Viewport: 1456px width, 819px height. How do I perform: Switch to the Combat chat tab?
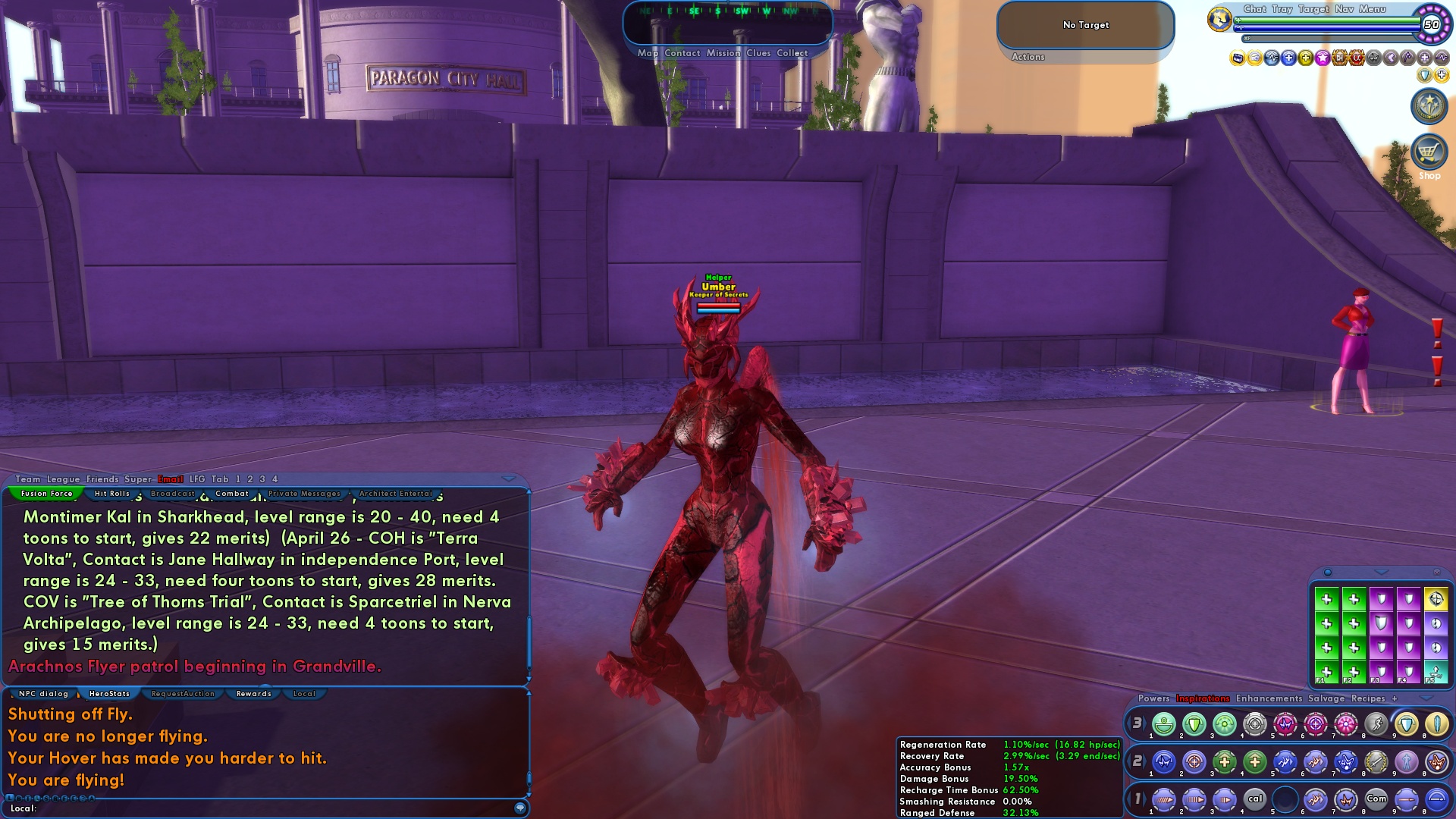(232, 493)
